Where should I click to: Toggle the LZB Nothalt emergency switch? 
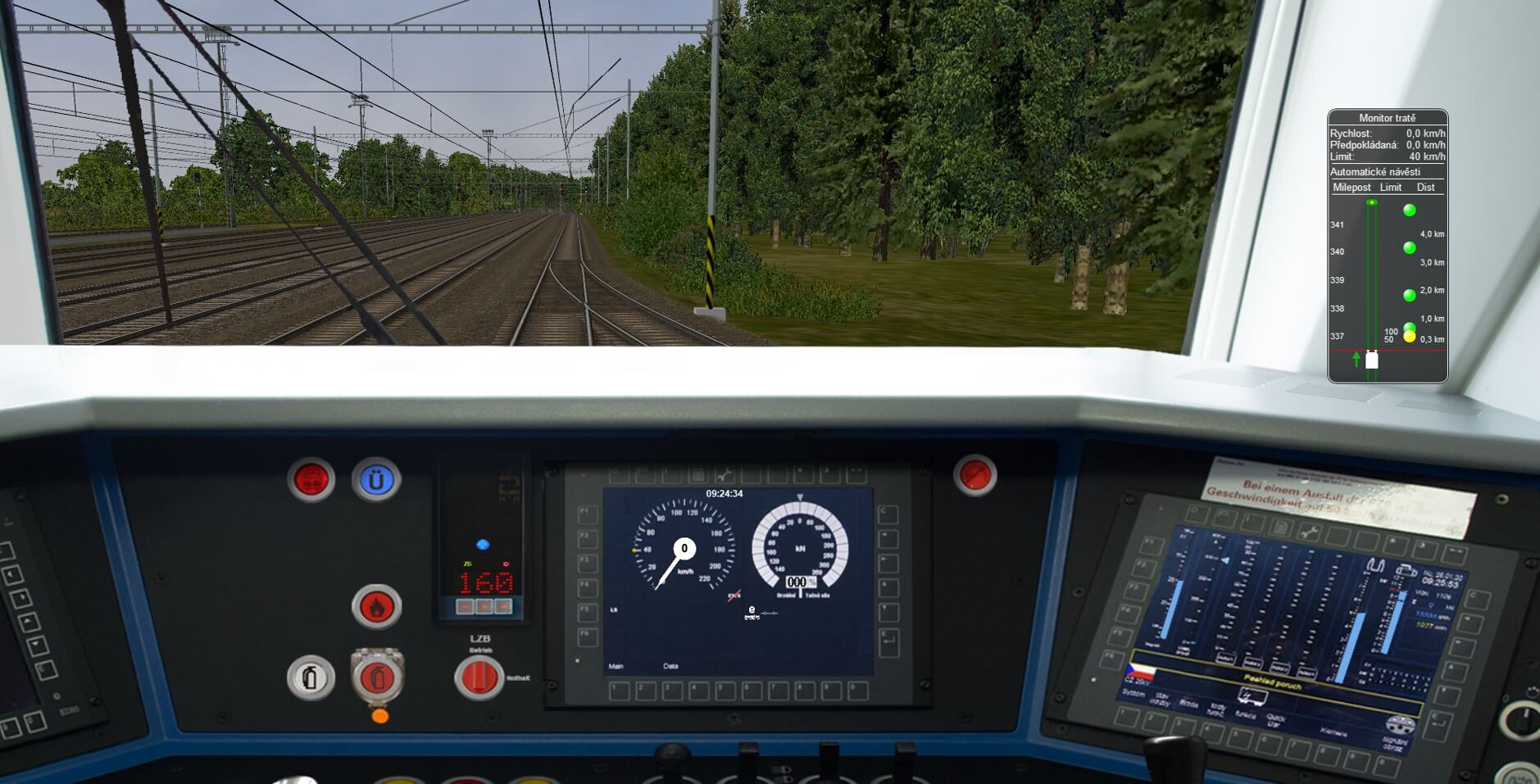click(479, 678)
